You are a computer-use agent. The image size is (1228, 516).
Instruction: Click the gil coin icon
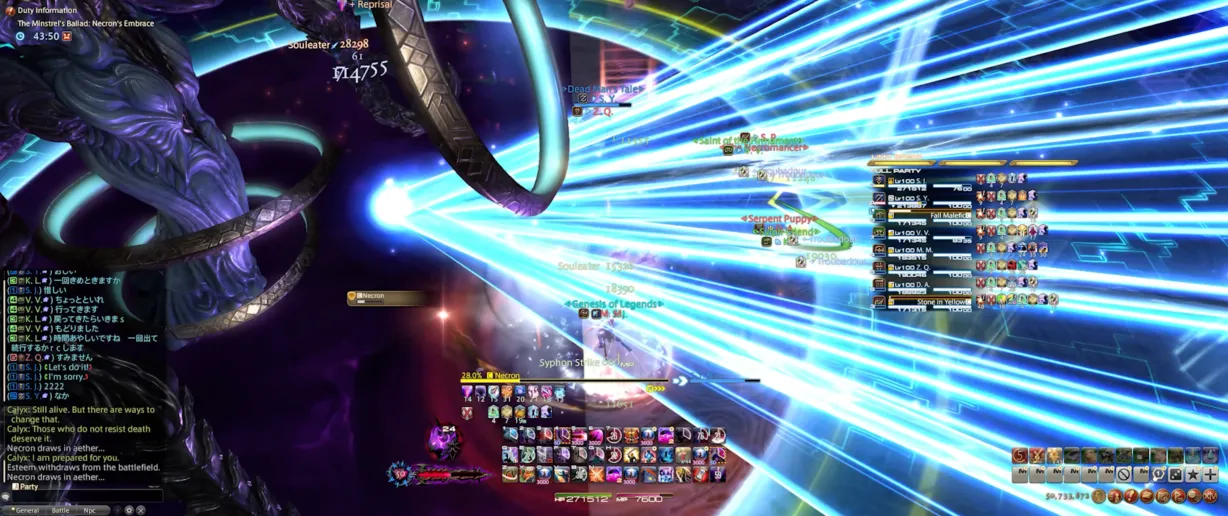click(x=1099, y=496)
